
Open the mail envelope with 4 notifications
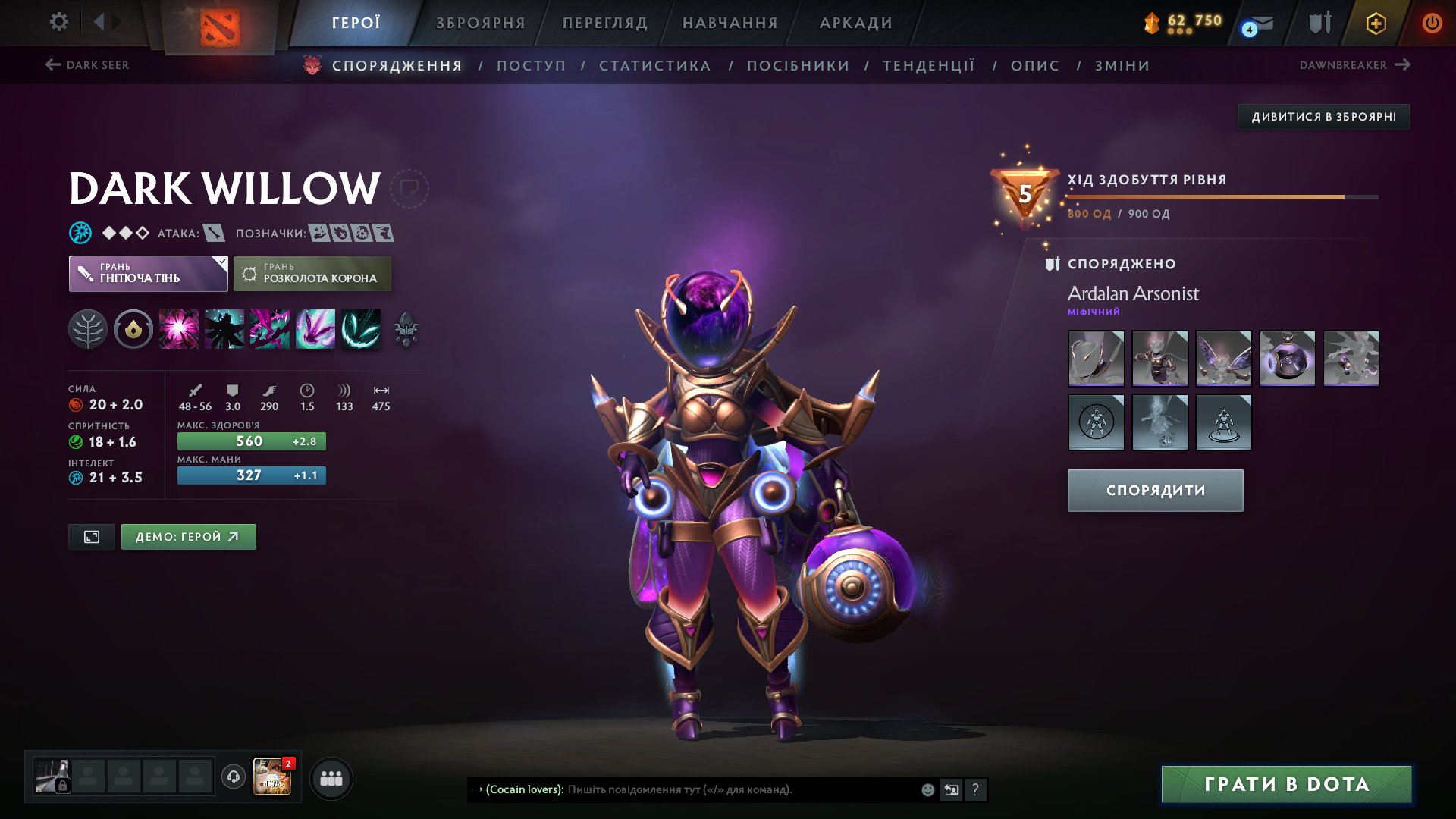(x=1256, y=23)
